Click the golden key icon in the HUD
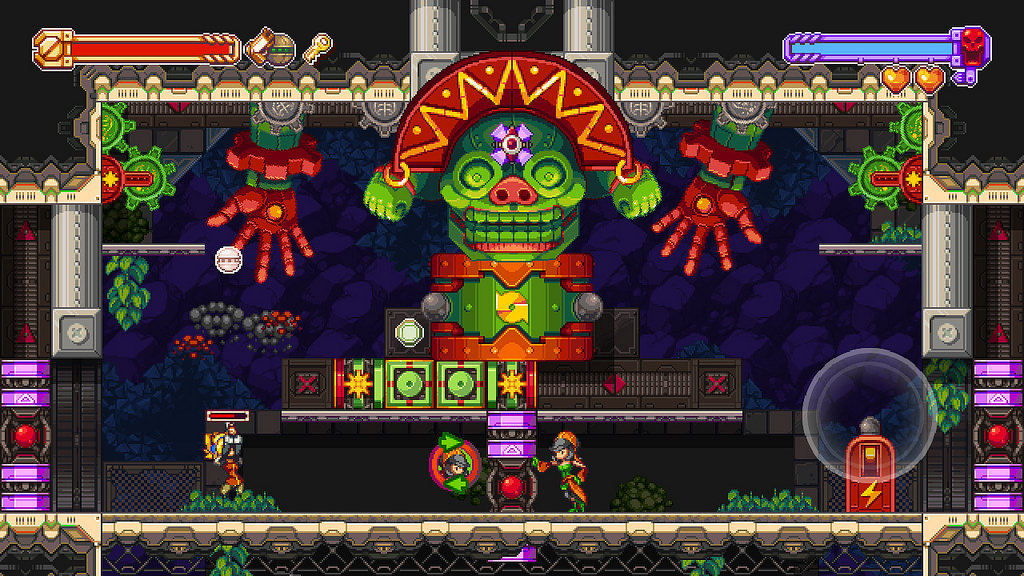 318,47
